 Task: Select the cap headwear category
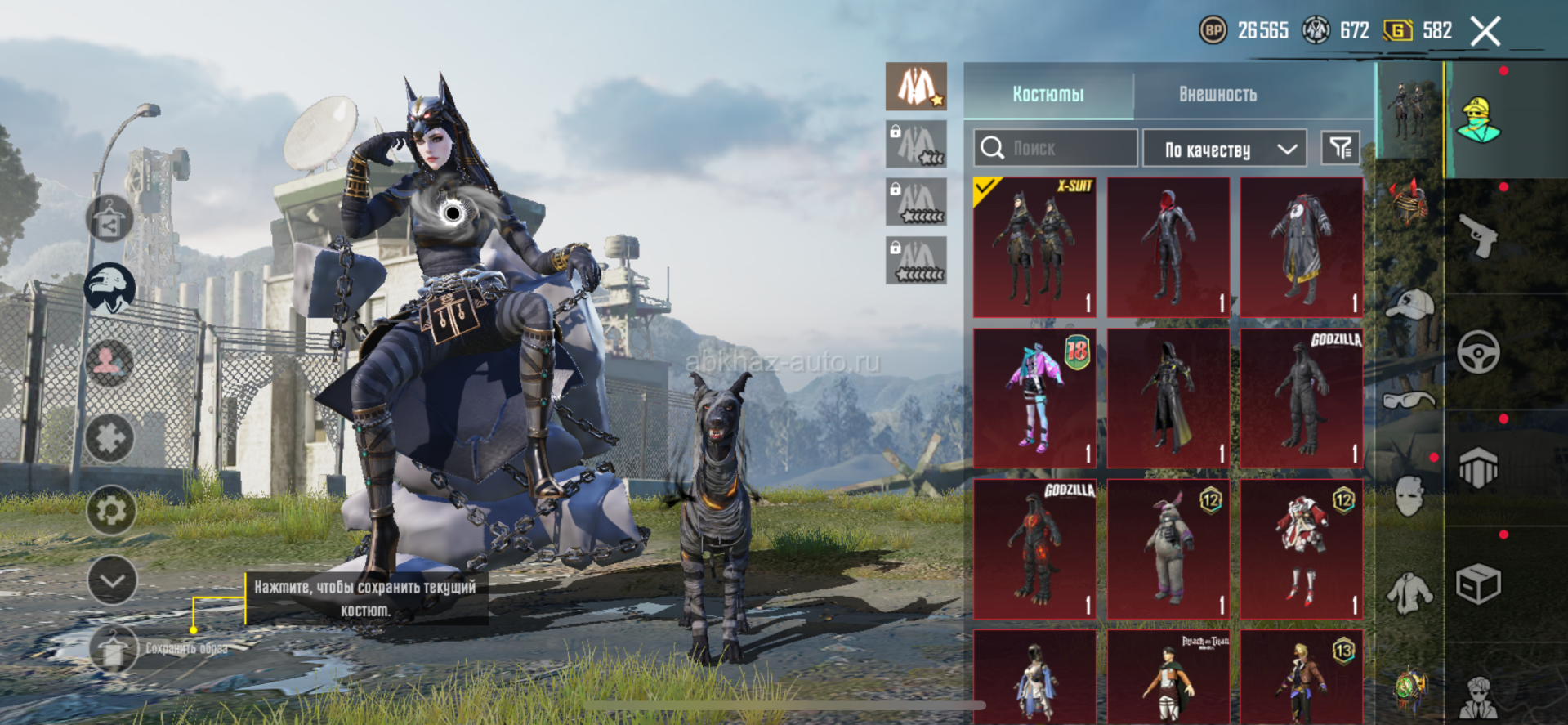pyautogui.click(x=1410, y=304)
